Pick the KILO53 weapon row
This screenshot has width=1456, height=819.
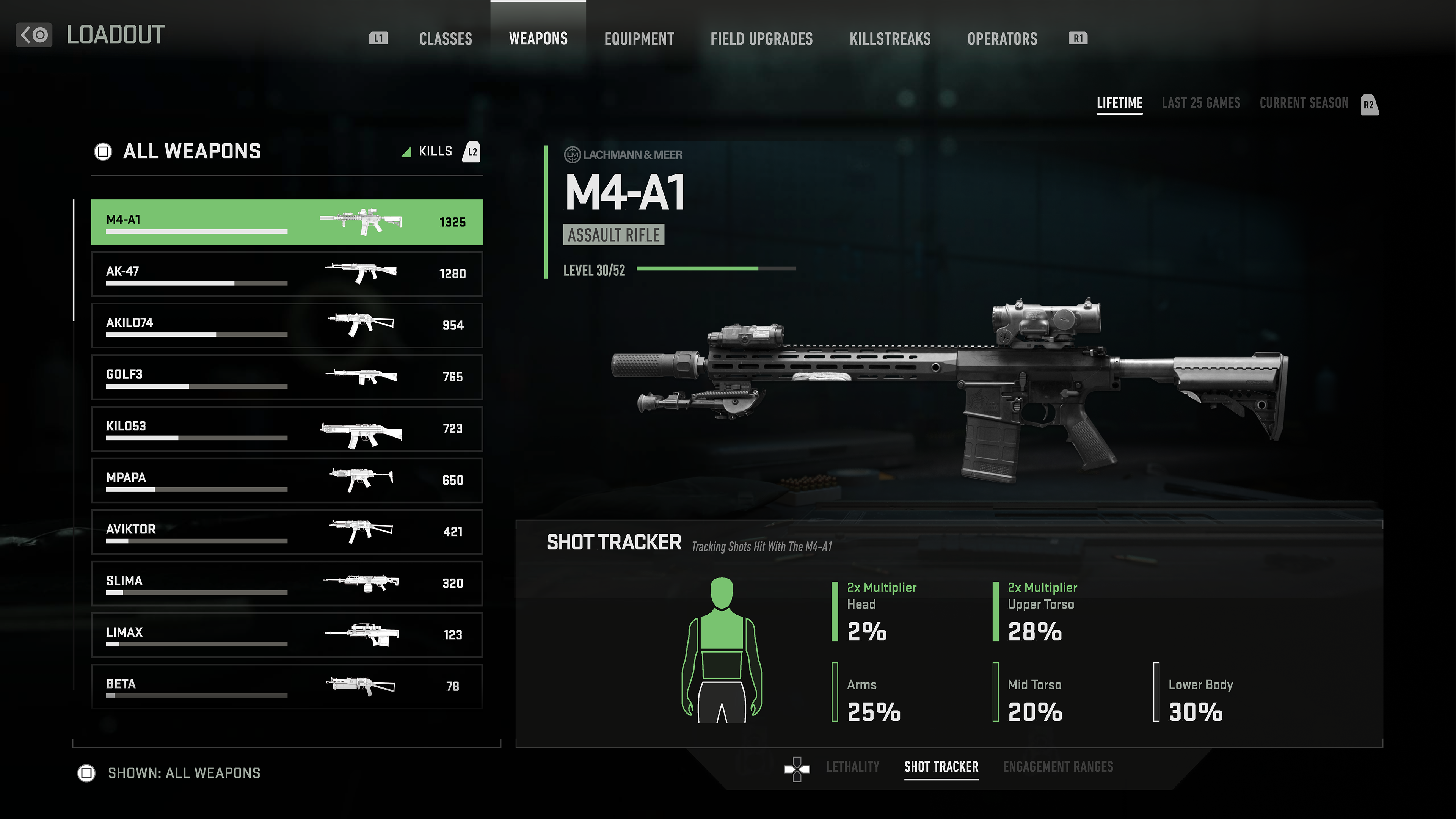coord(287,428)
